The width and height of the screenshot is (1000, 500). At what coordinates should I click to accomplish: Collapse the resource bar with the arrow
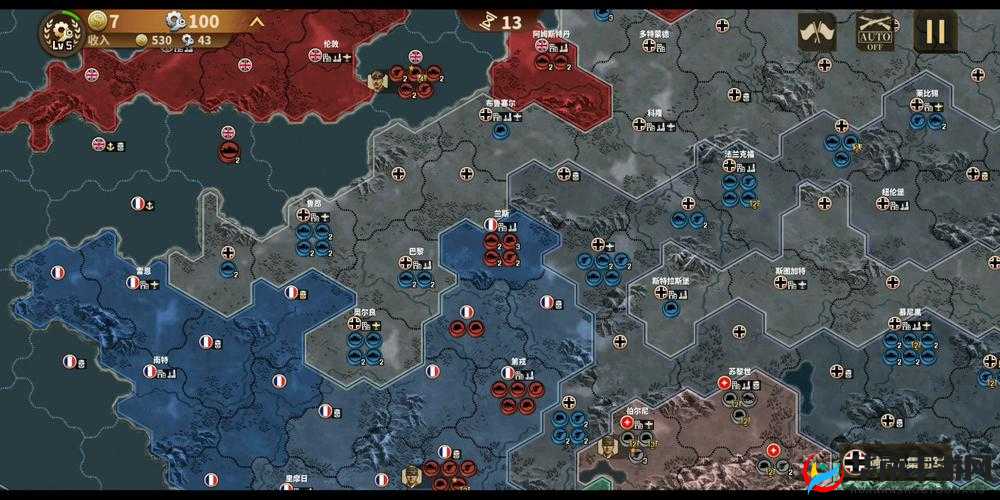[x=257, y=21]
